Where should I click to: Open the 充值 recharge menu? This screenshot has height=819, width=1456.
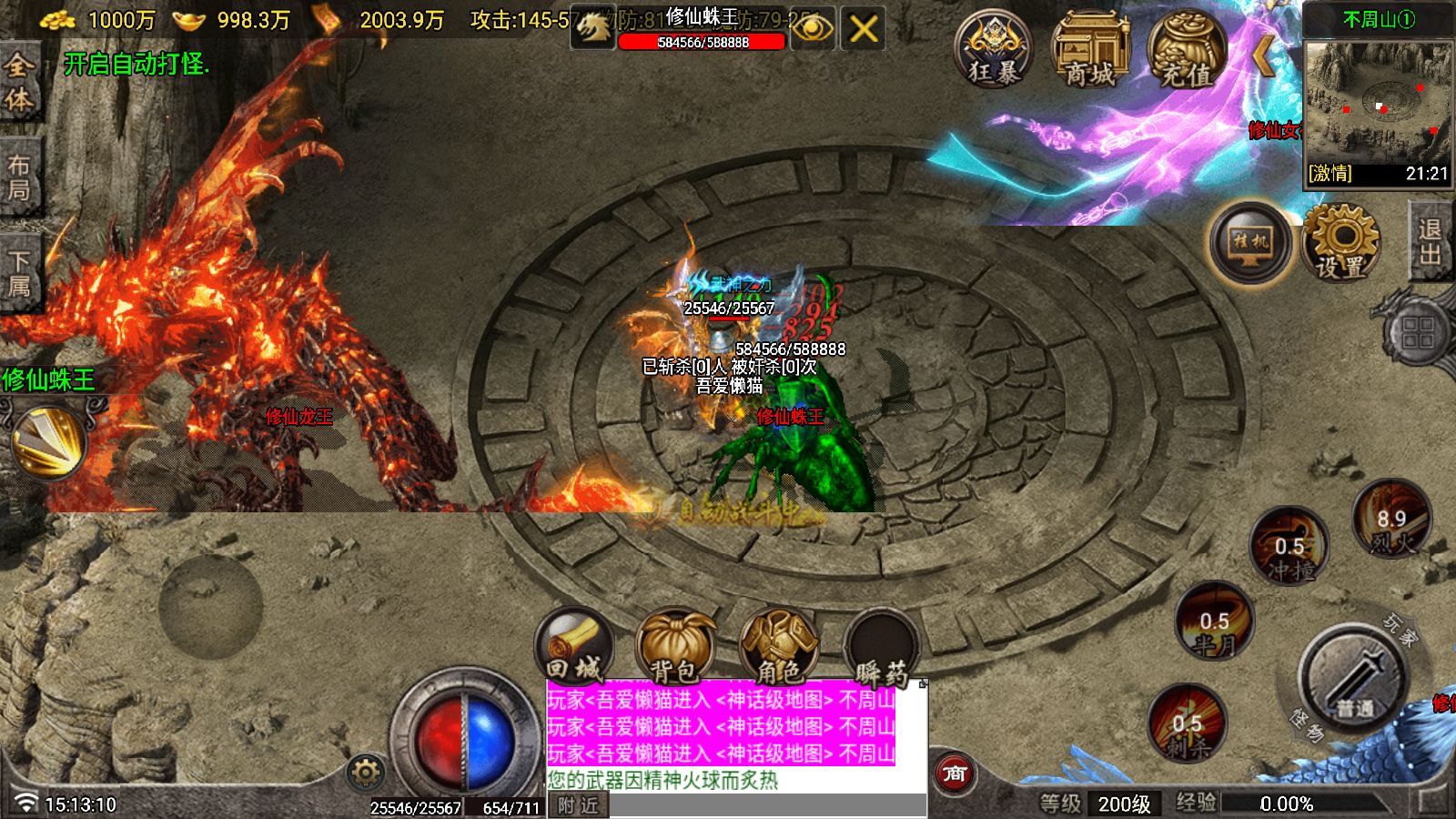(x=1187, y=50)
